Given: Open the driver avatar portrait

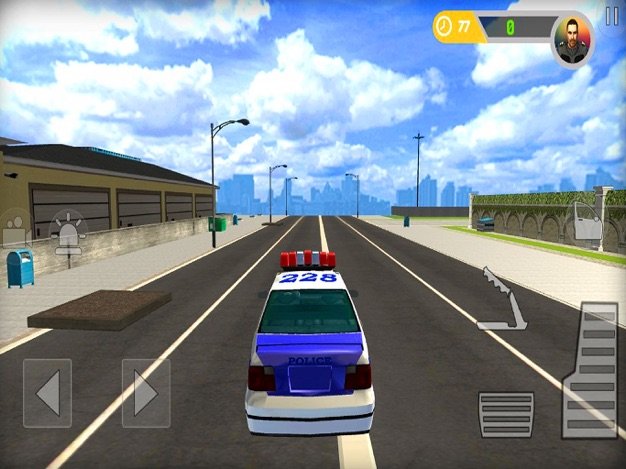Looking at the screenshot, I should (571, 38).
